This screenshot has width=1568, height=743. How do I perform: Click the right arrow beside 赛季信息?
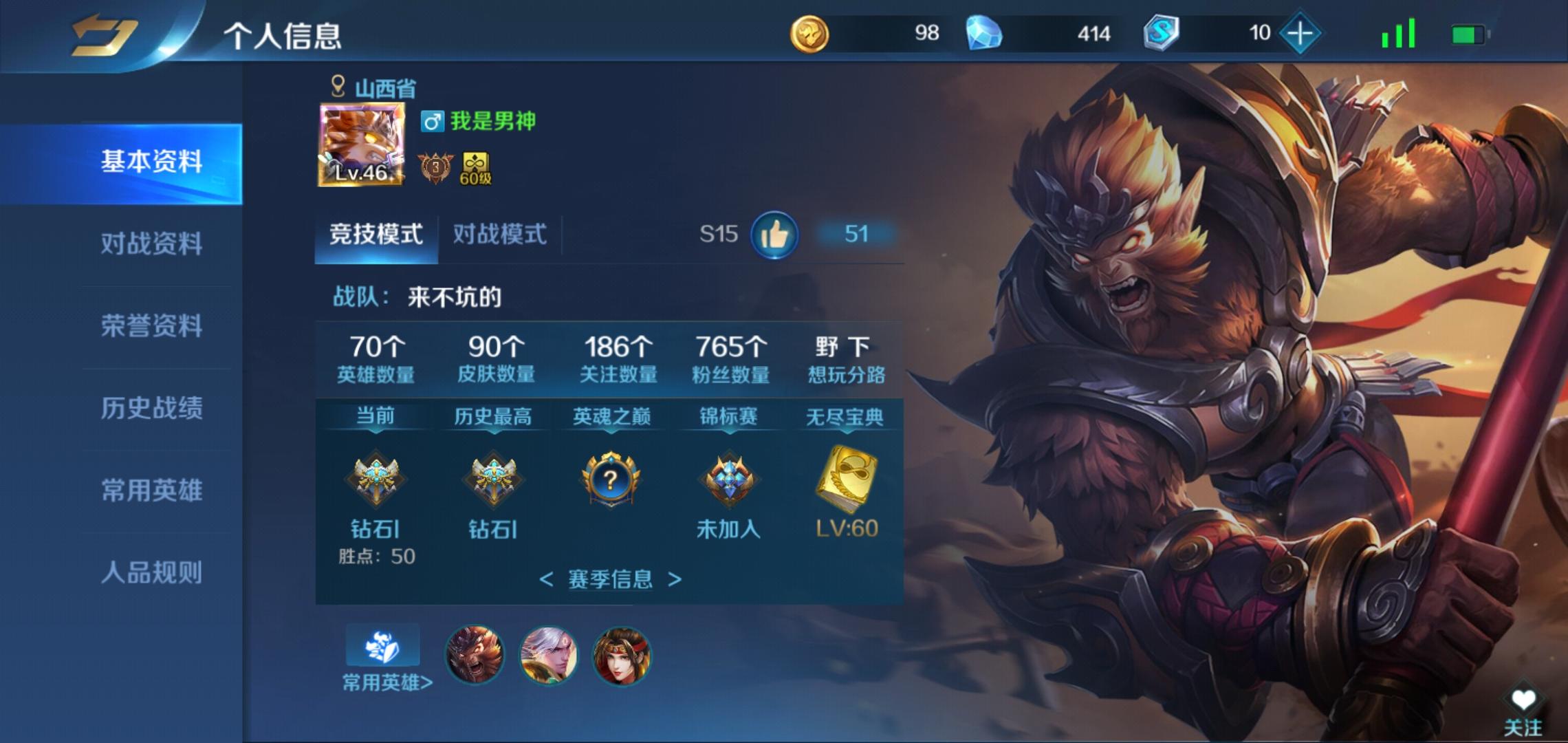(x=675, y=580)
